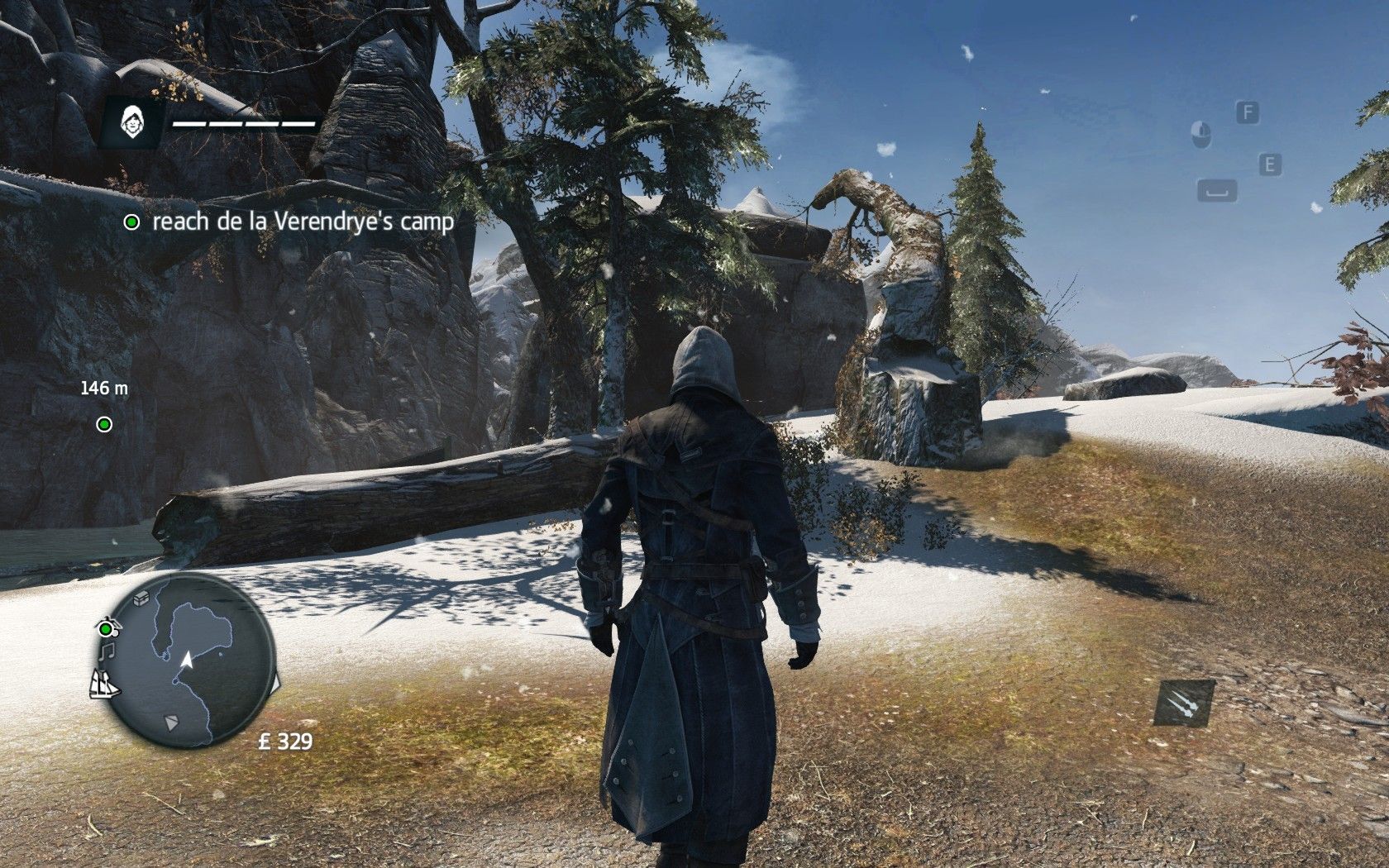Click the music note marker on minimap

[106, 652]
